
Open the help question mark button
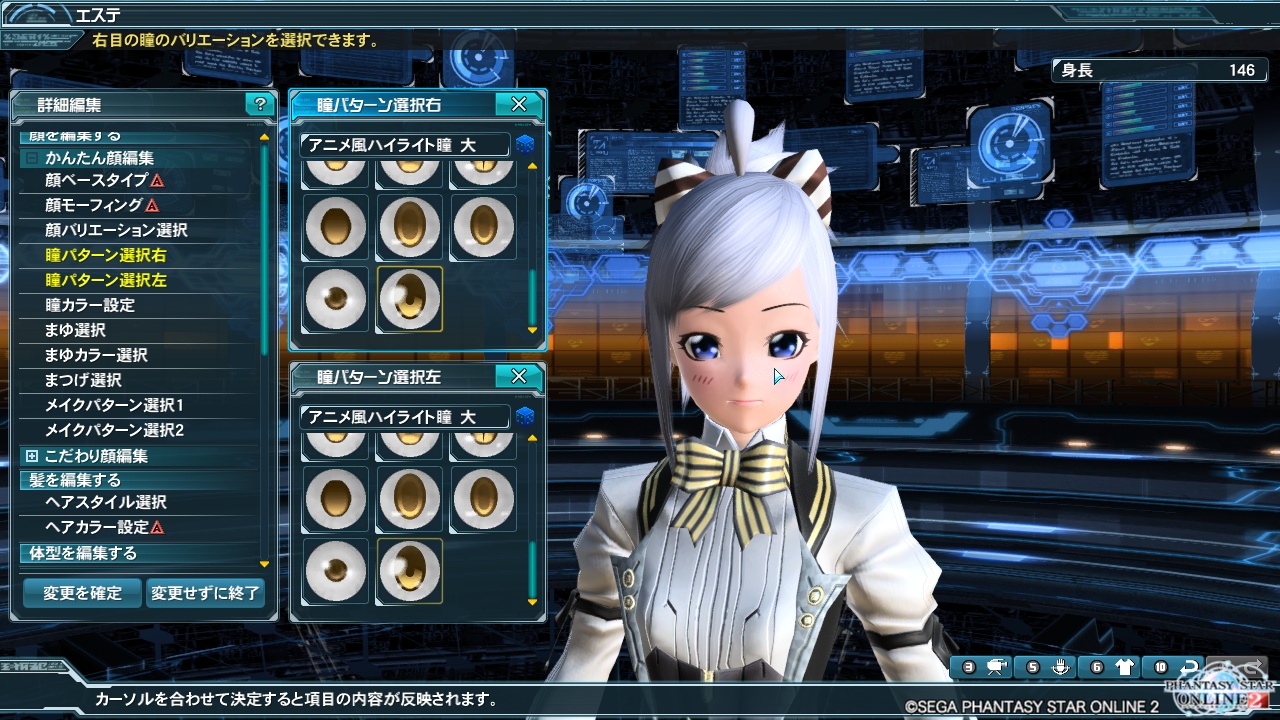pyautogui.click(x=260, y=104)
